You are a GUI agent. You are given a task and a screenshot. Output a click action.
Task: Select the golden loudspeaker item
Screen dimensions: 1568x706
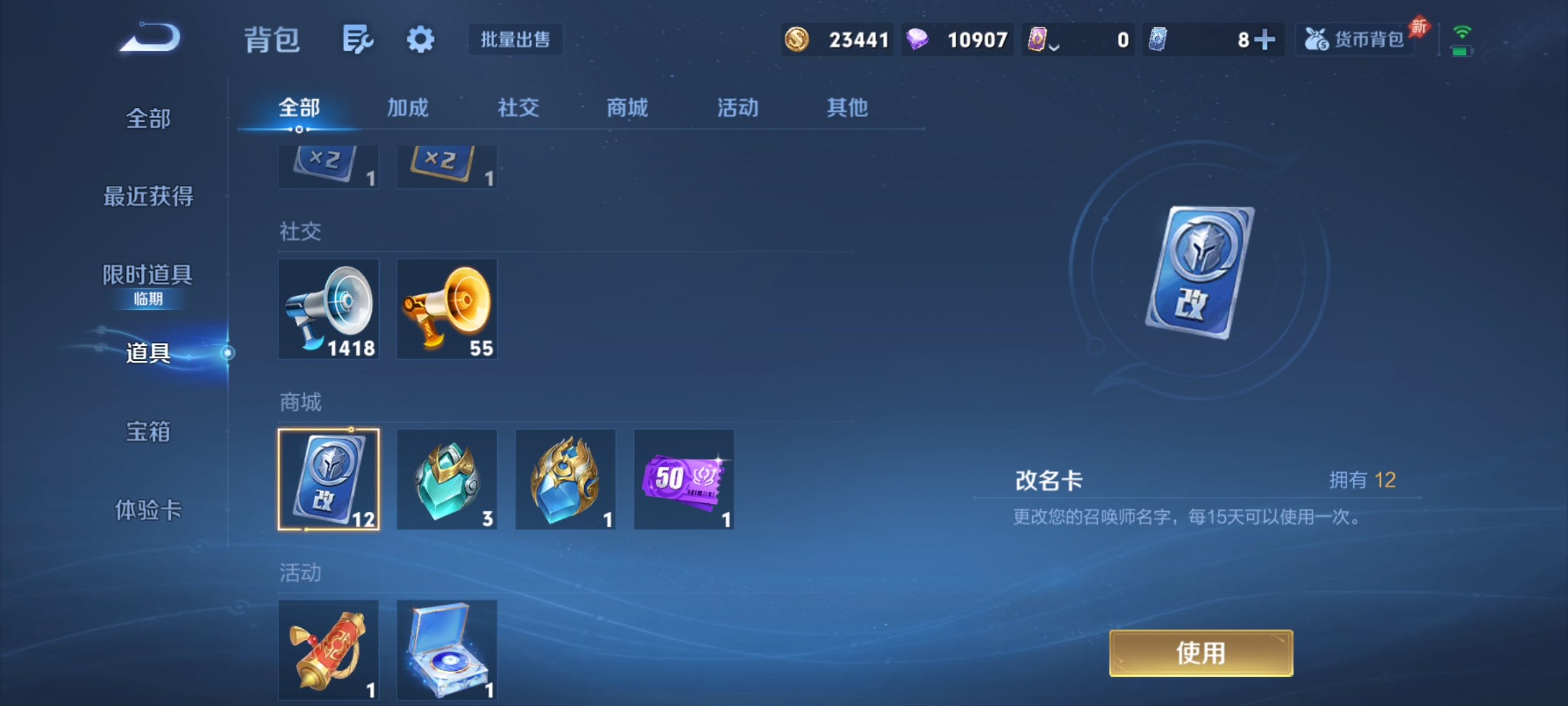pyautogui.click(x=447, y=309)
